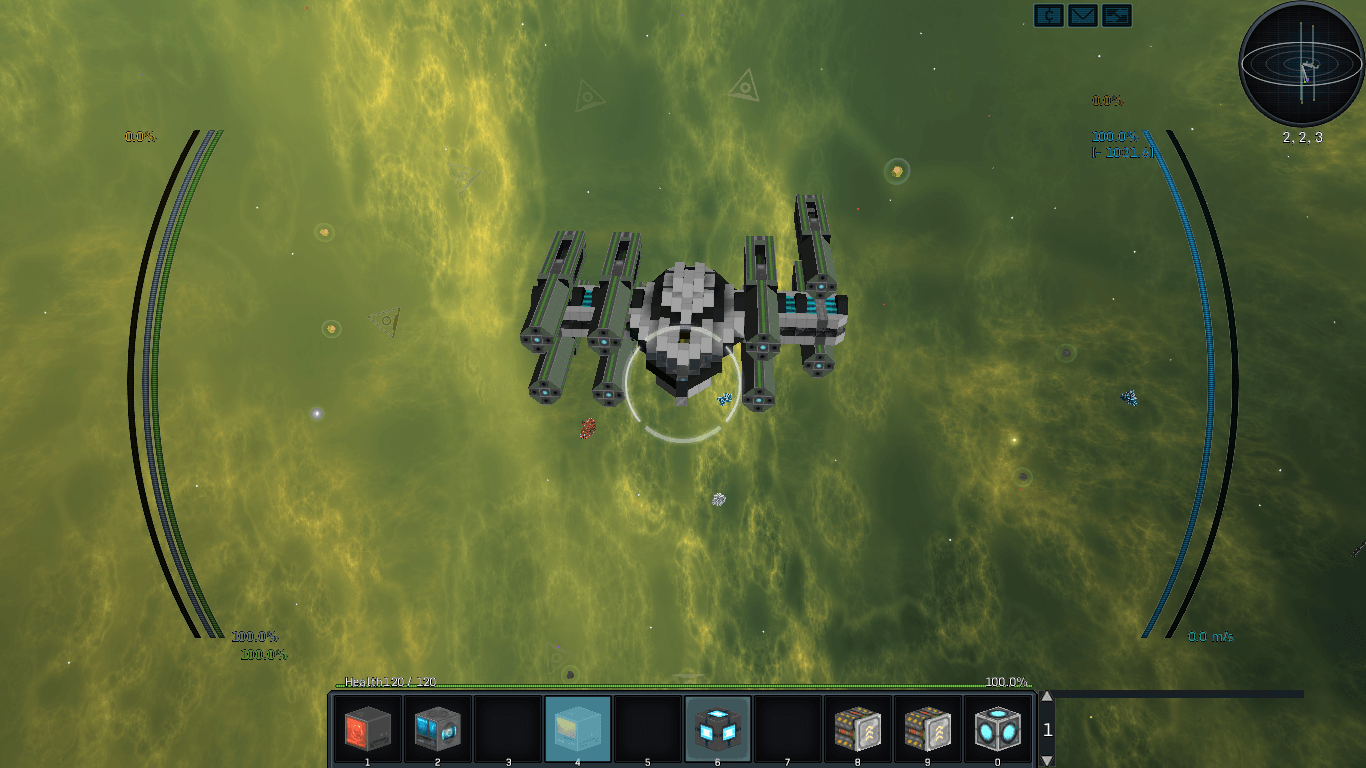Image resolution: width=1366 pixels, height=768 pixels.
Task: Select the cyan-orb cube in slot 0
Action: (997, 729)
